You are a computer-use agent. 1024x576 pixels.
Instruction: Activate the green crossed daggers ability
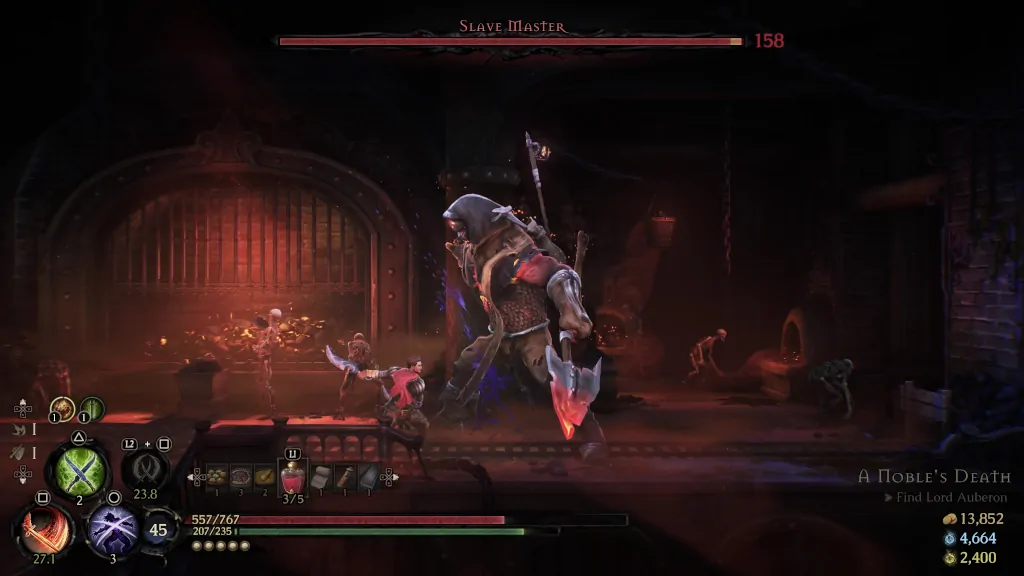click(77, 468)
